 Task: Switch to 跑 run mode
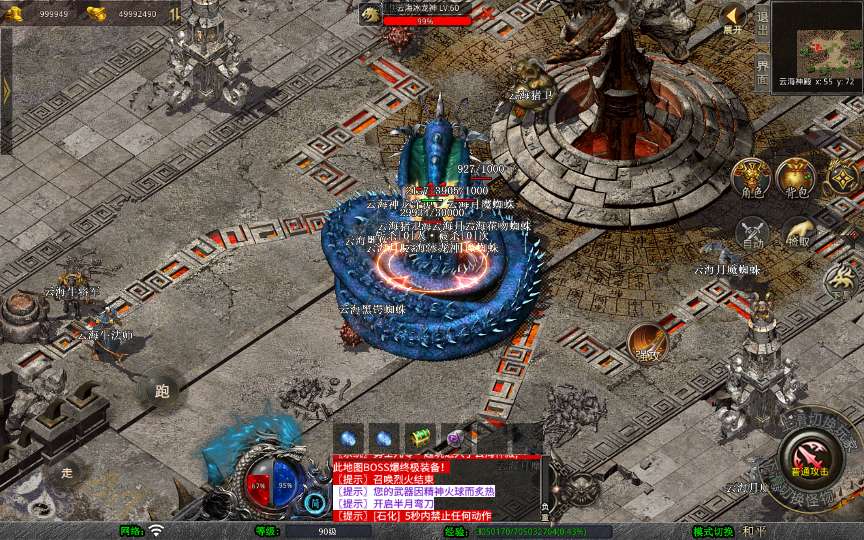(x=162, y=391)
